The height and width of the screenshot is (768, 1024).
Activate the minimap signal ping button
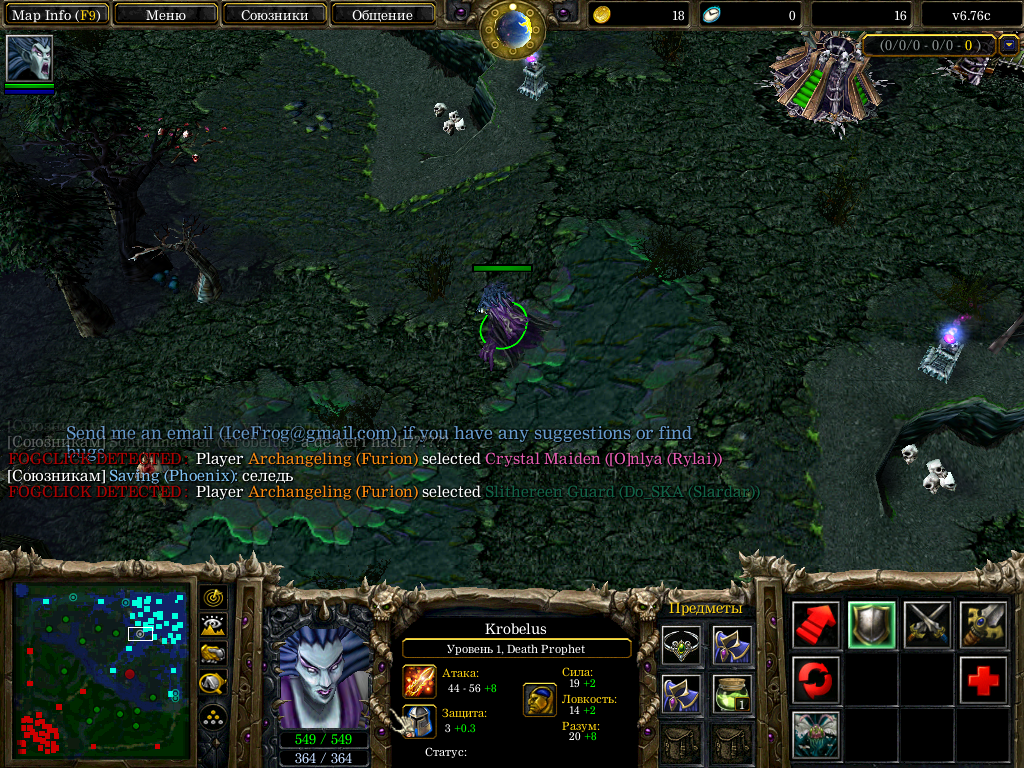click(x=214, y=597)
